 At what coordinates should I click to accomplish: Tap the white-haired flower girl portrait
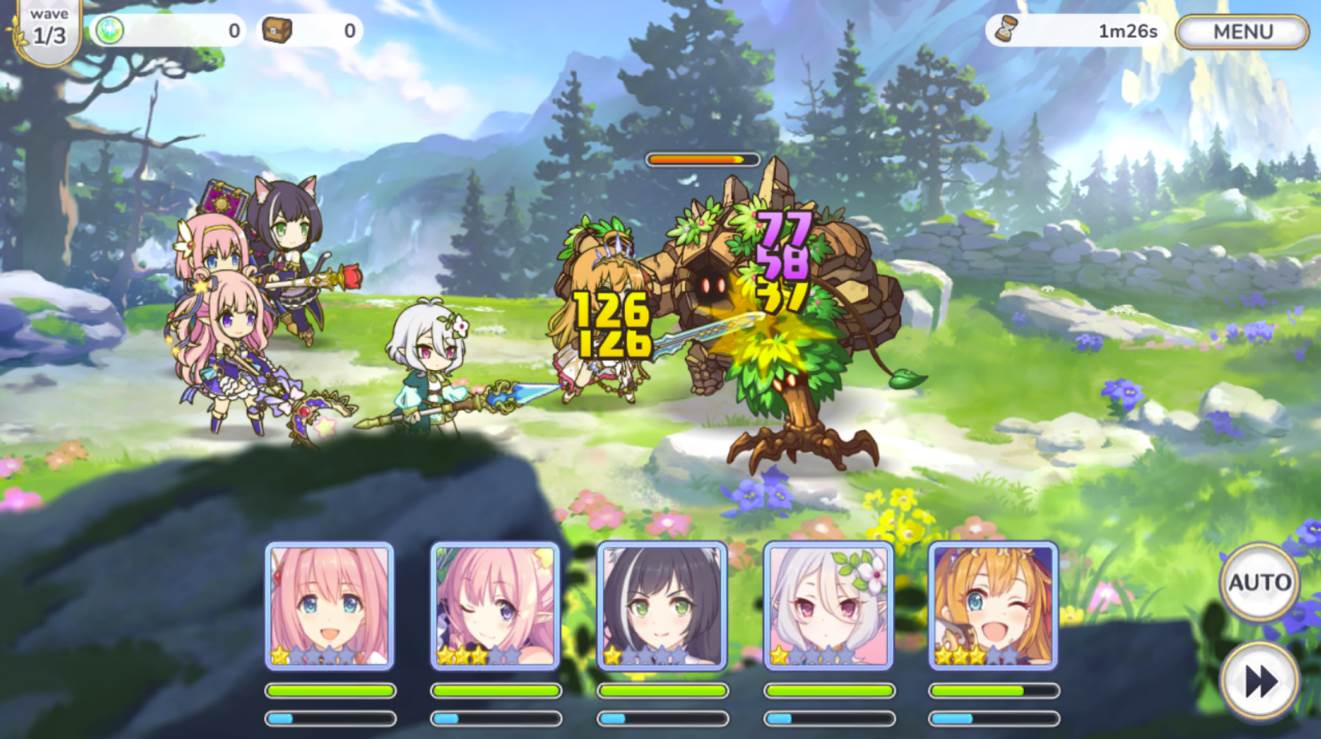click(x=828, y=605)
